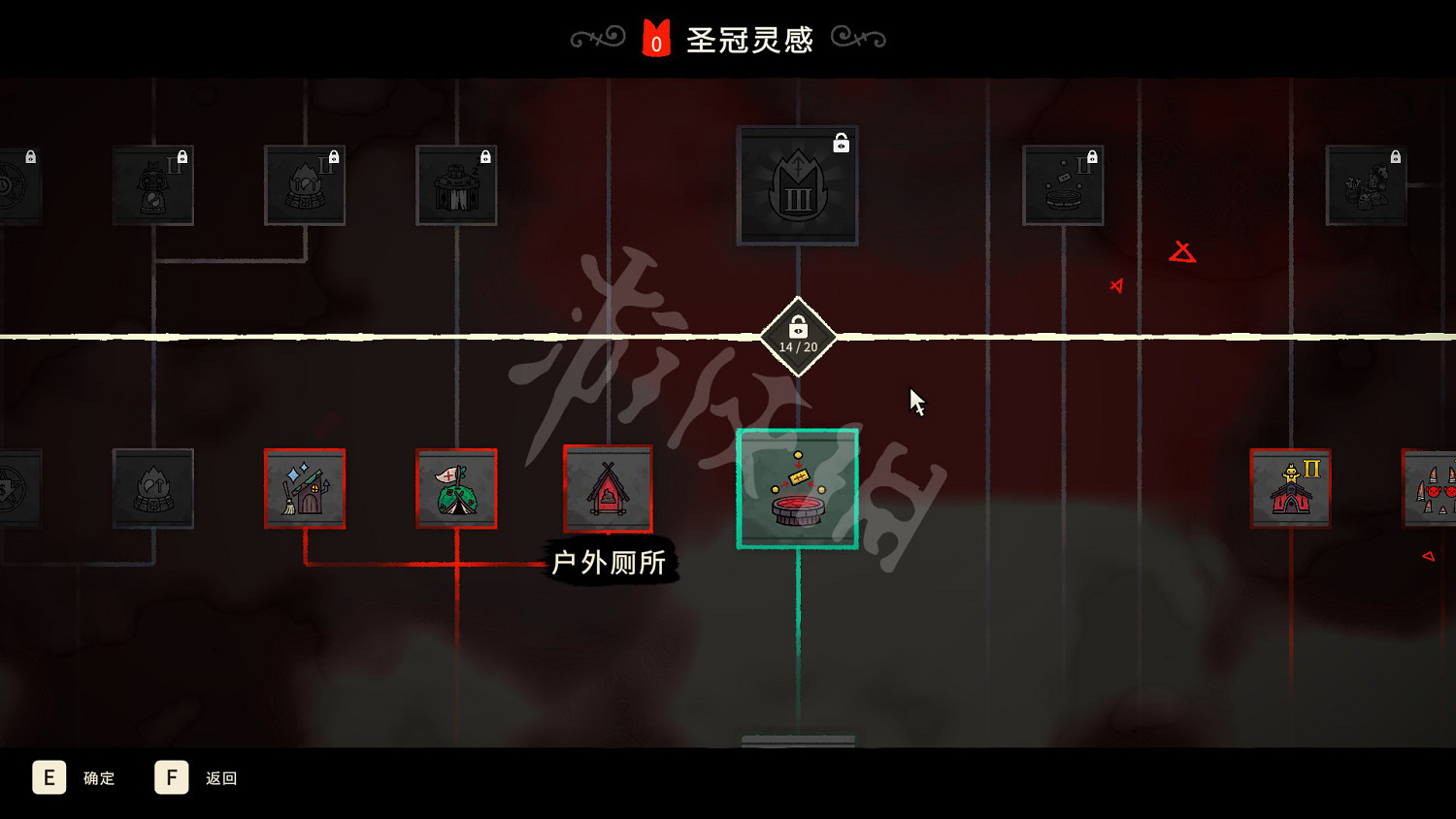Click the 14/20 progress lock diamond
This screenshot has width=1456, height=819.
[x=797, y=335]
